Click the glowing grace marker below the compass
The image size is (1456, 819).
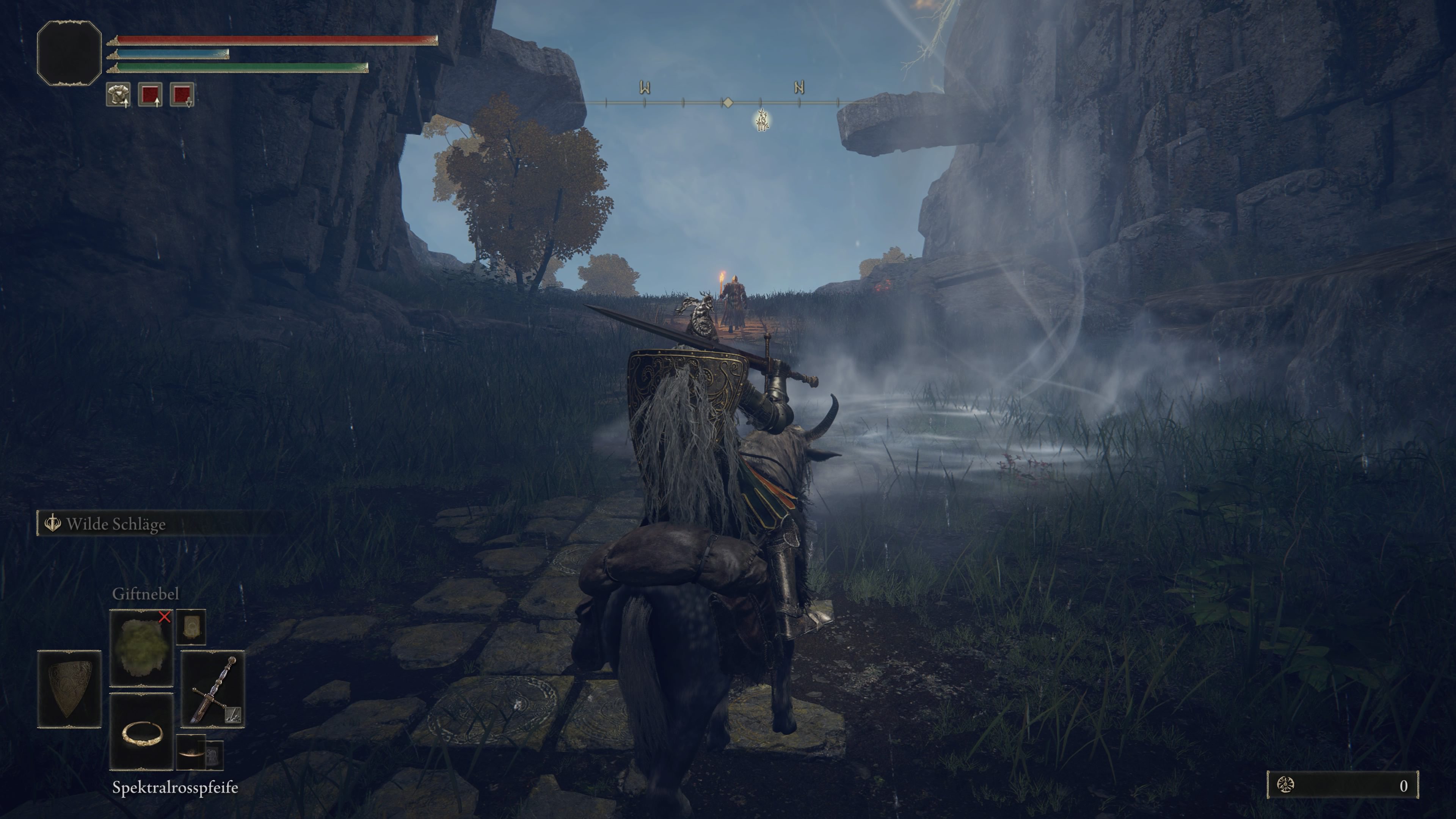point(763,121)
